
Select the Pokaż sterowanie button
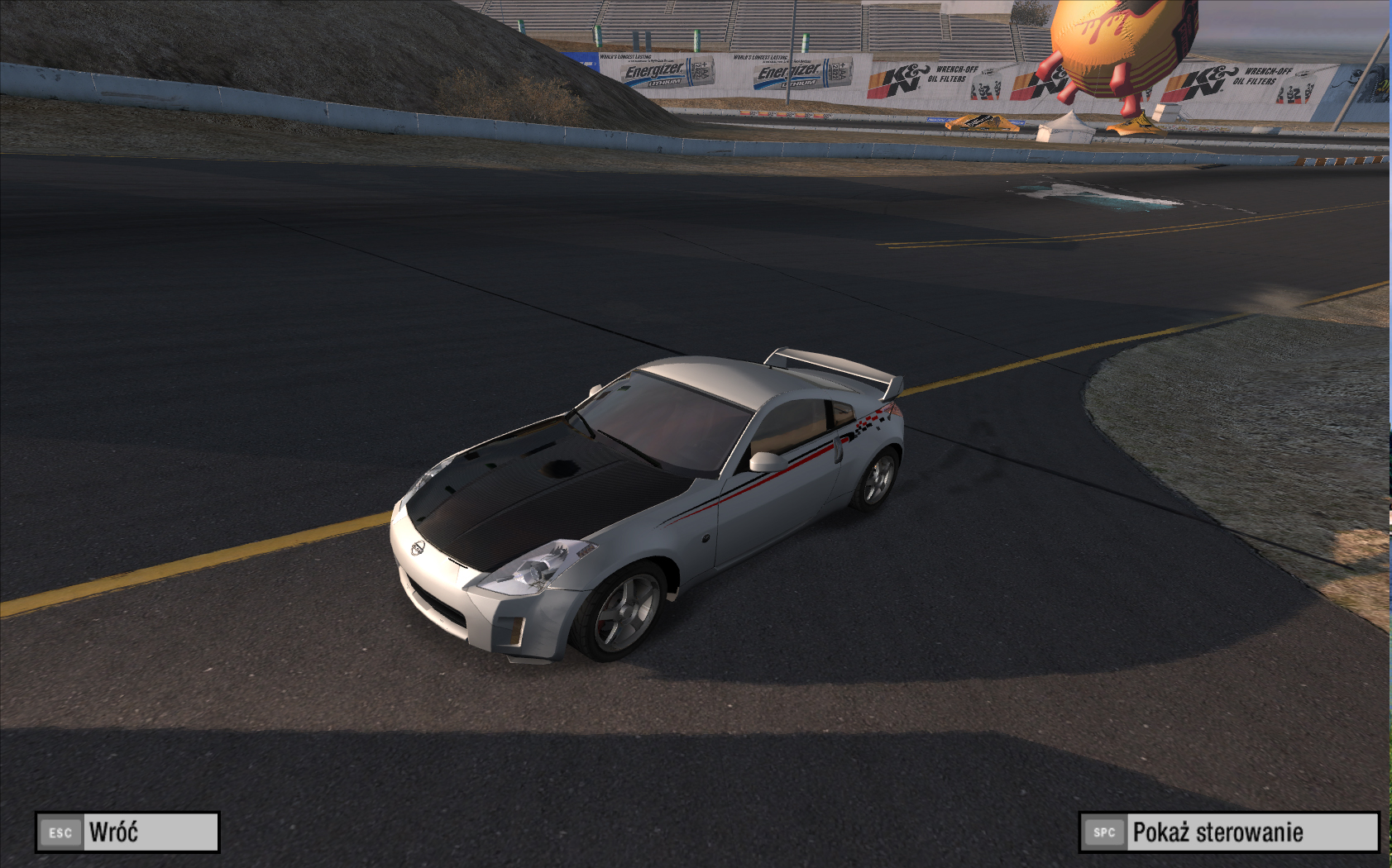(1229, 832)
